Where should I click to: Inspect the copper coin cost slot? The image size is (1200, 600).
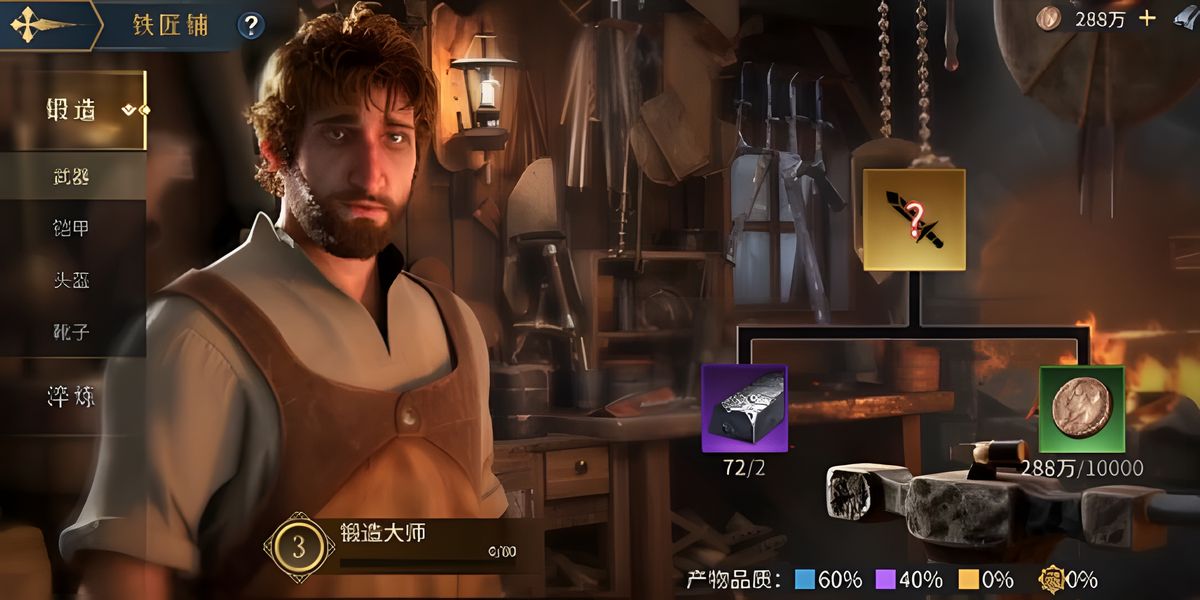pos(1082,408)
